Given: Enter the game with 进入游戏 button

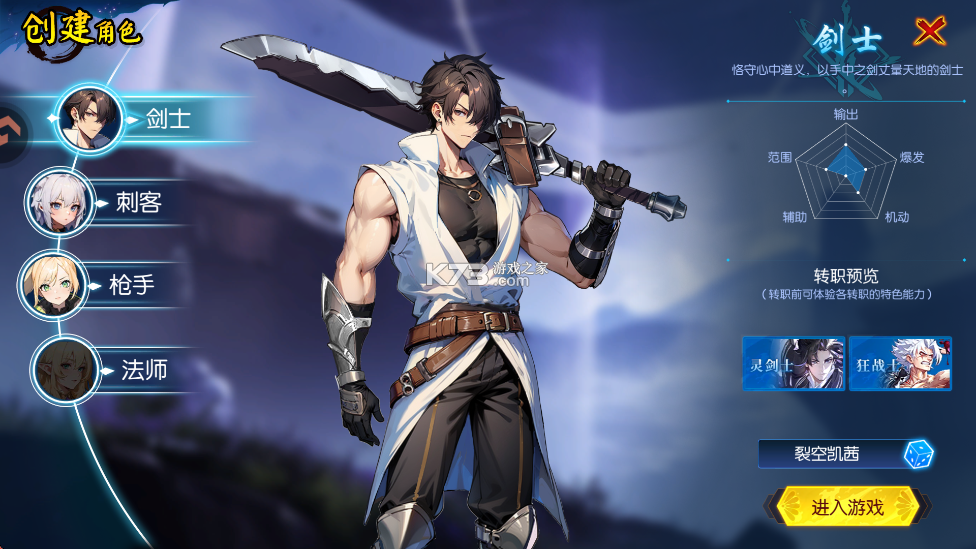Looking at the screenshot, I should click(847, 507).
